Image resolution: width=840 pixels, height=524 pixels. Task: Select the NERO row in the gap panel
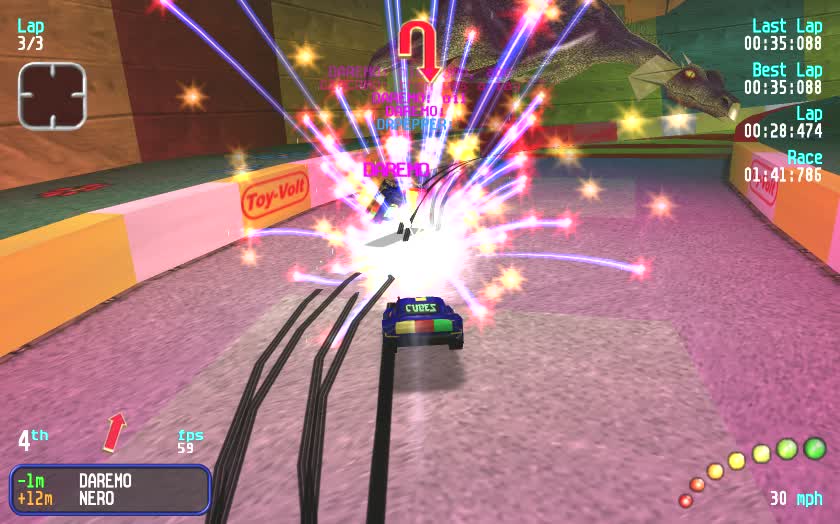[x=110, y=498]
